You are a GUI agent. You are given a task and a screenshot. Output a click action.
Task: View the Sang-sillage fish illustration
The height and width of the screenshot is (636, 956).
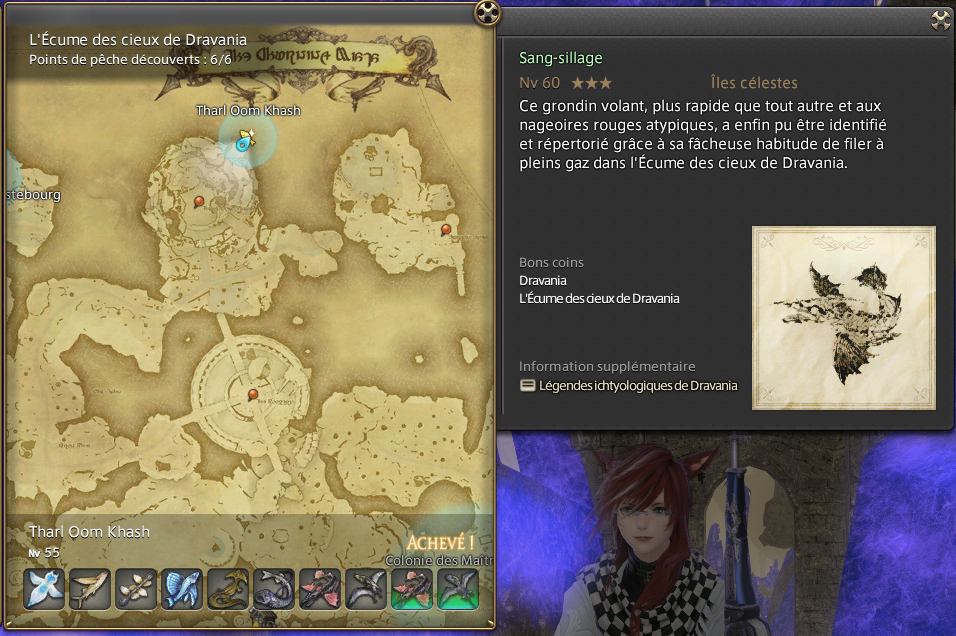pyautogui.click(x=843, y=318)
